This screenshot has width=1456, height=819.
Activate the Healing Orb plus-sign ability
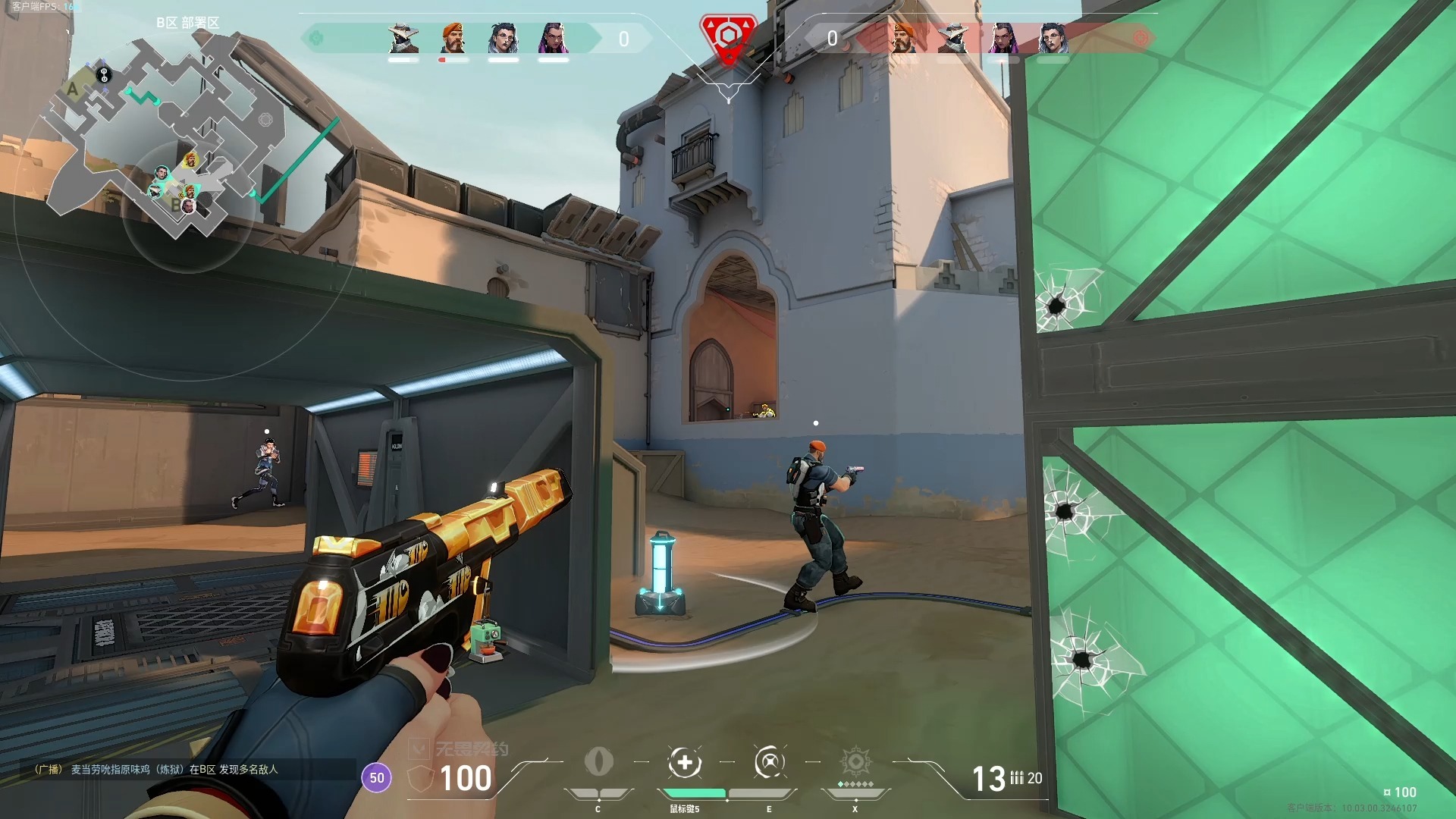click(685, 763)
